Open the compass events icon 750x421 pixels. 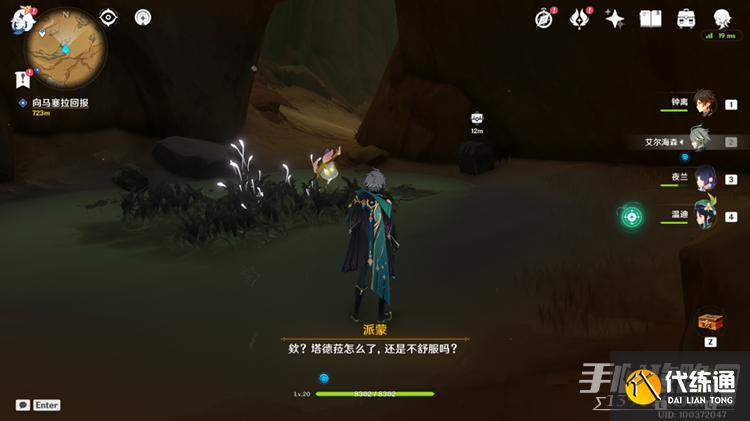coord(544,19)
